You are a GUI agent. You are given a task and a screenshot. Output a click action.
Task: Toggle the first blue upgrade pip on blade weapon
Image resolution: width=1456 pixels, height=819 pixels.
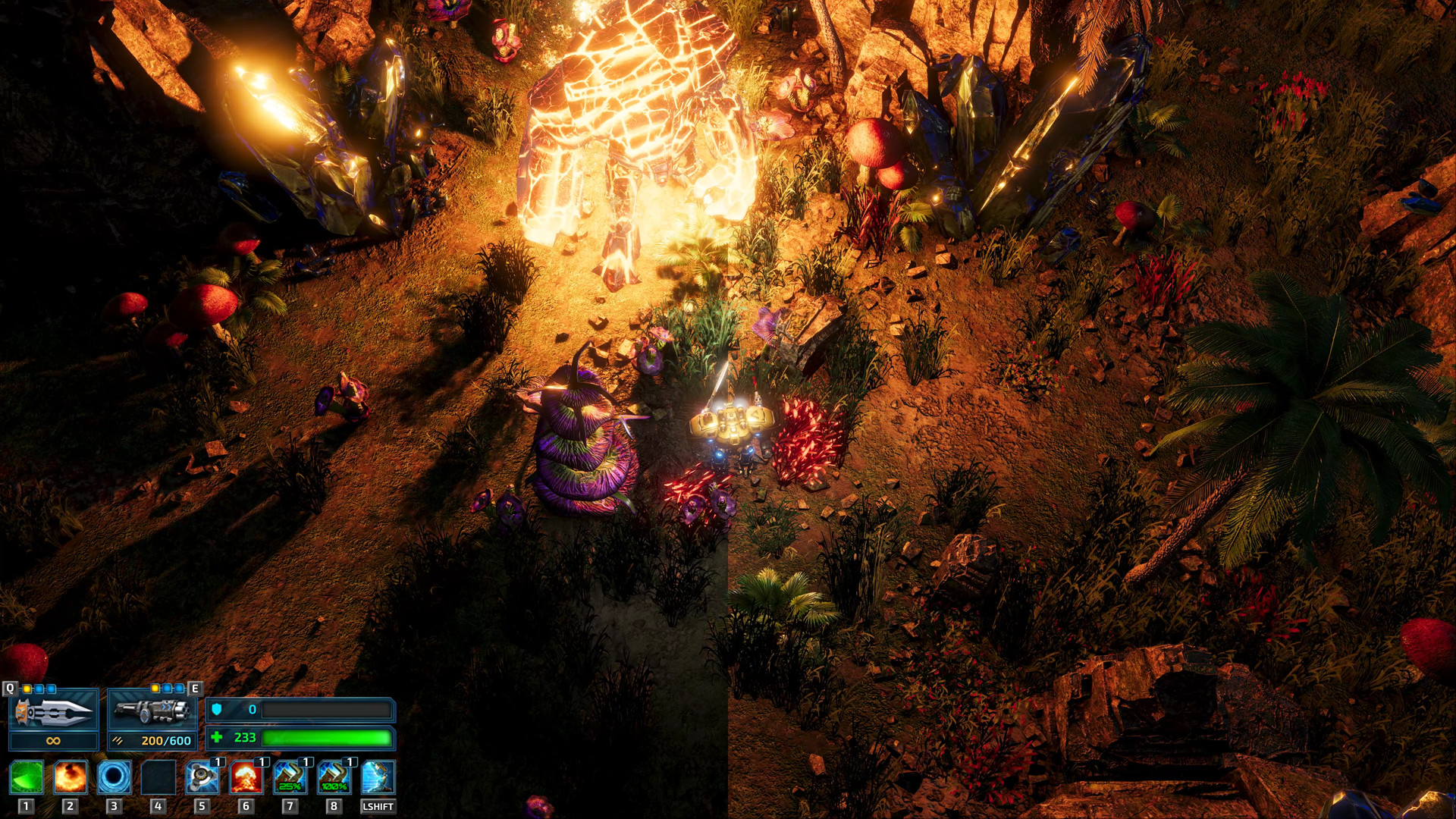[39, 689]
